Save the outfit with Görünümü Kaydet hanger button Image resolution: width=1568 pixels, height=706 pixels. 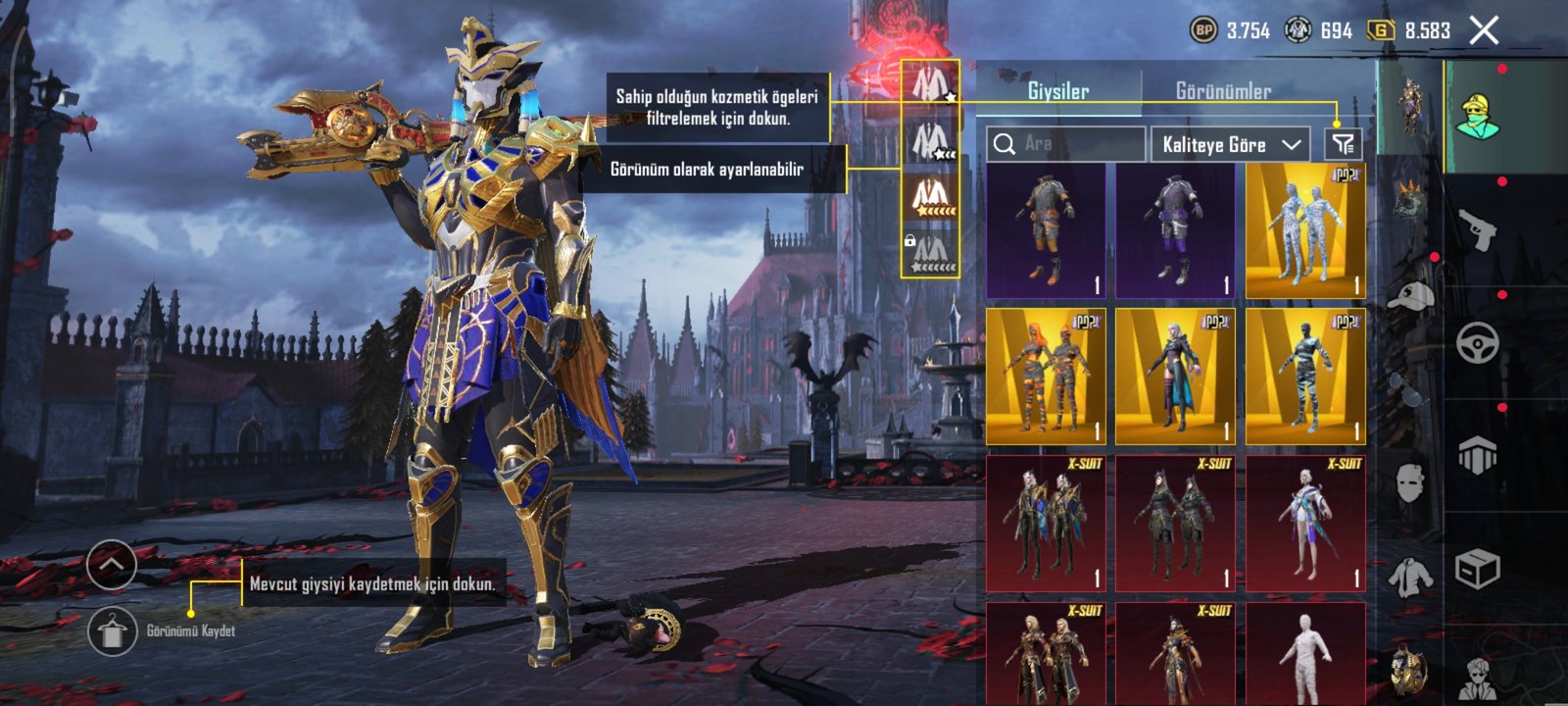(x=112, y=630)
